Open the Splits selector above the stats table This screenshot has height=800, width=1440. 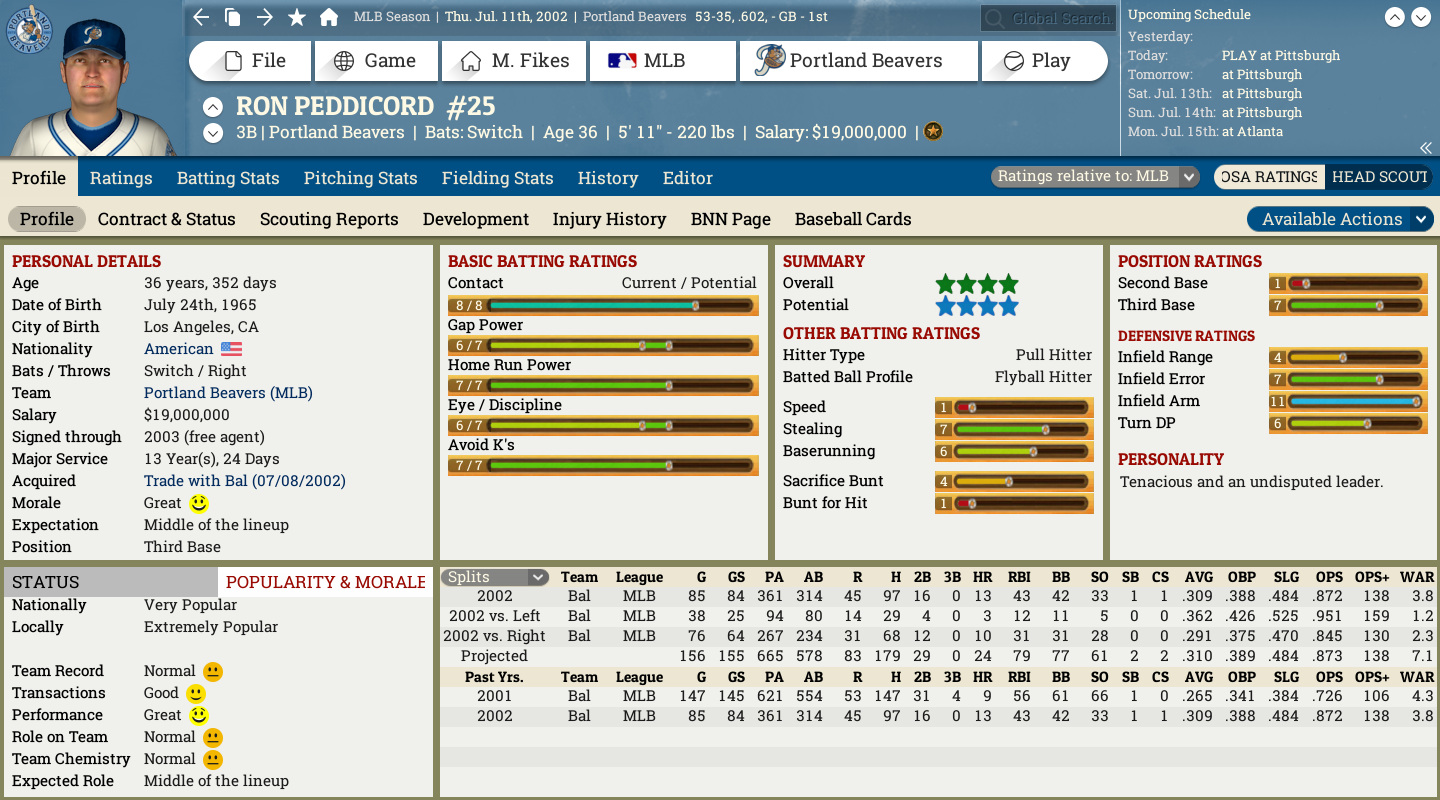pos(494,577)
